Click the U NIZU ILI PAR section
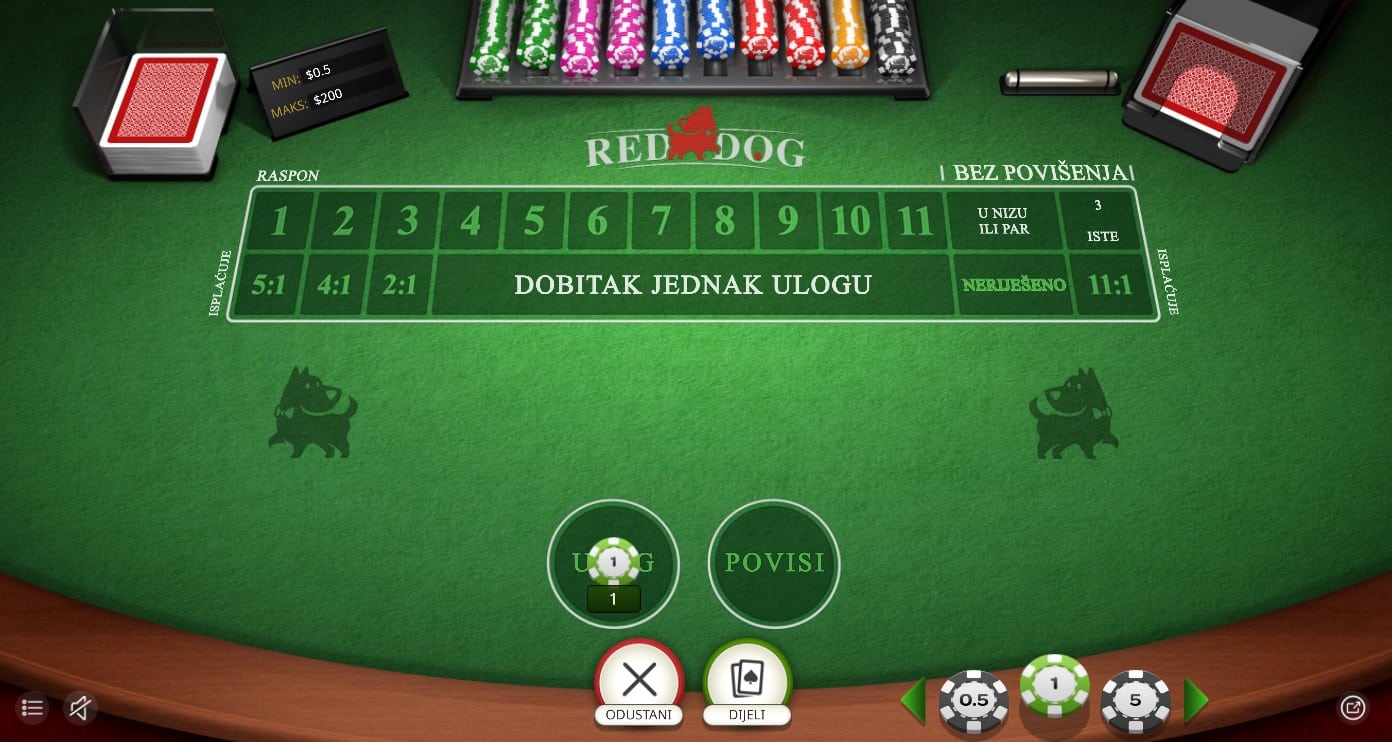The width and height of the screenshot is (1392, 742). tap(1004, 220)
